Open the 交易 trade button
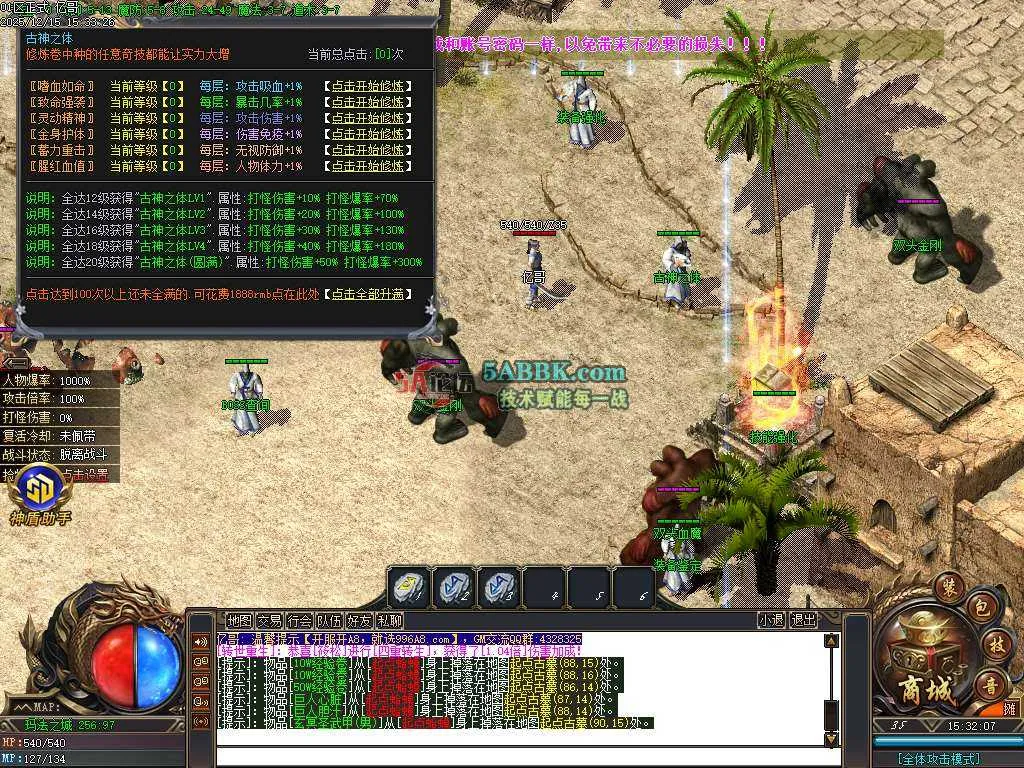Viewport: 1024px width, 768px height. pos(269,620)
